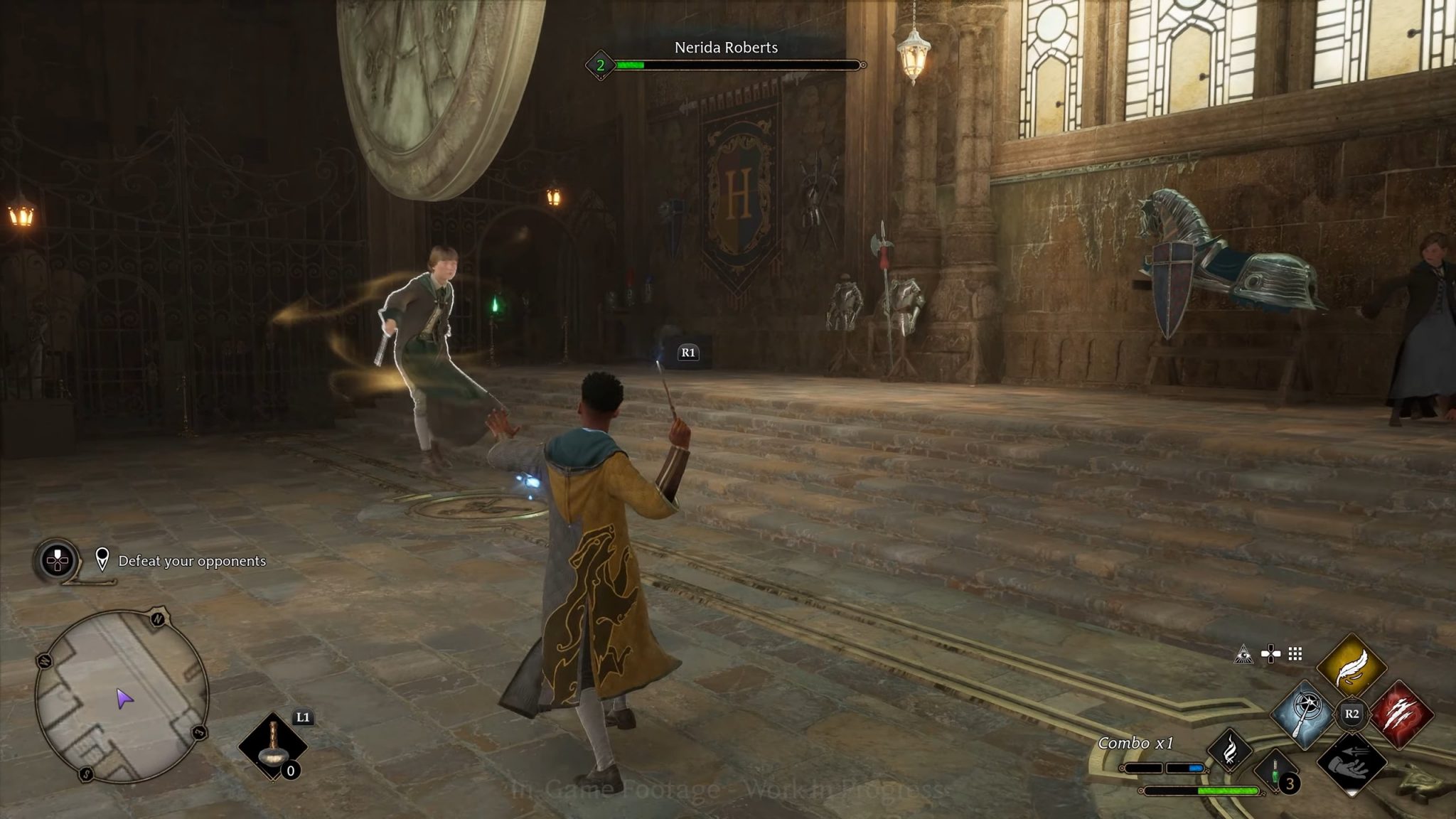The image size is (1456, 819).
Task: Click the level 2 badge on enemy health bar
Action: coord(599,66)
